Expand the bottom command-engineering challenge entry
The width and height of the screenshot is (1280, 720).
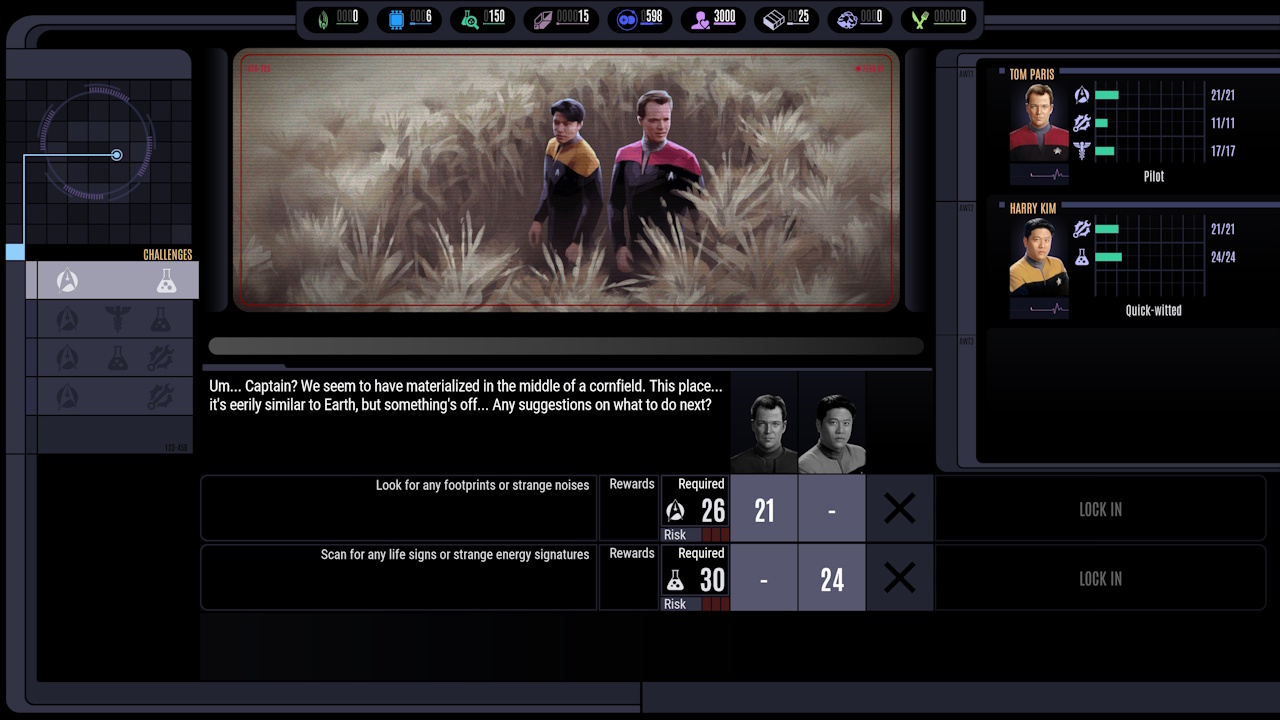pos(113,394)
